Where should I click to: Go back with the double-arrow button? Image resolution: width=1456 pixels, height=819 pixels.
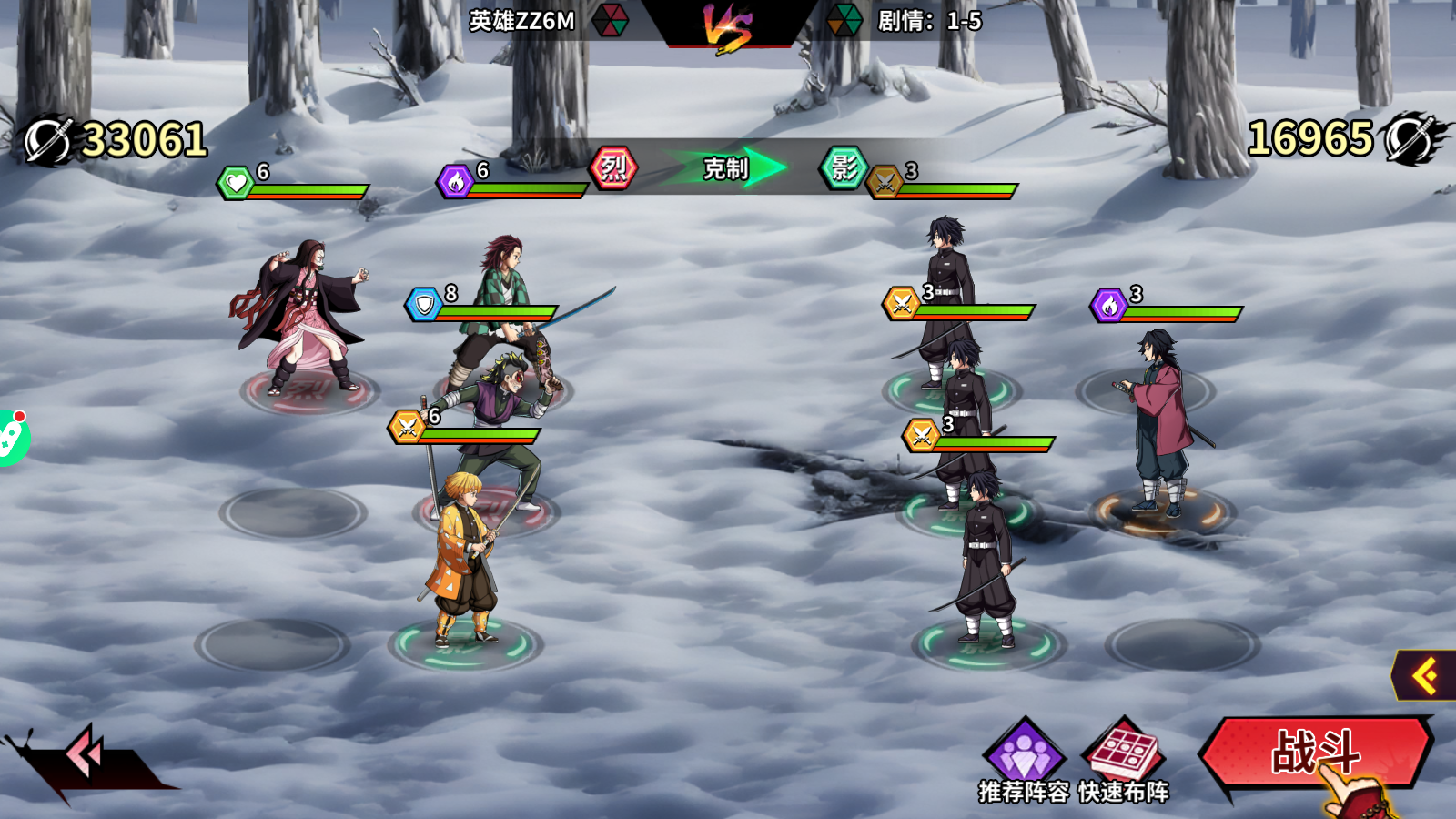click(85, 753)
